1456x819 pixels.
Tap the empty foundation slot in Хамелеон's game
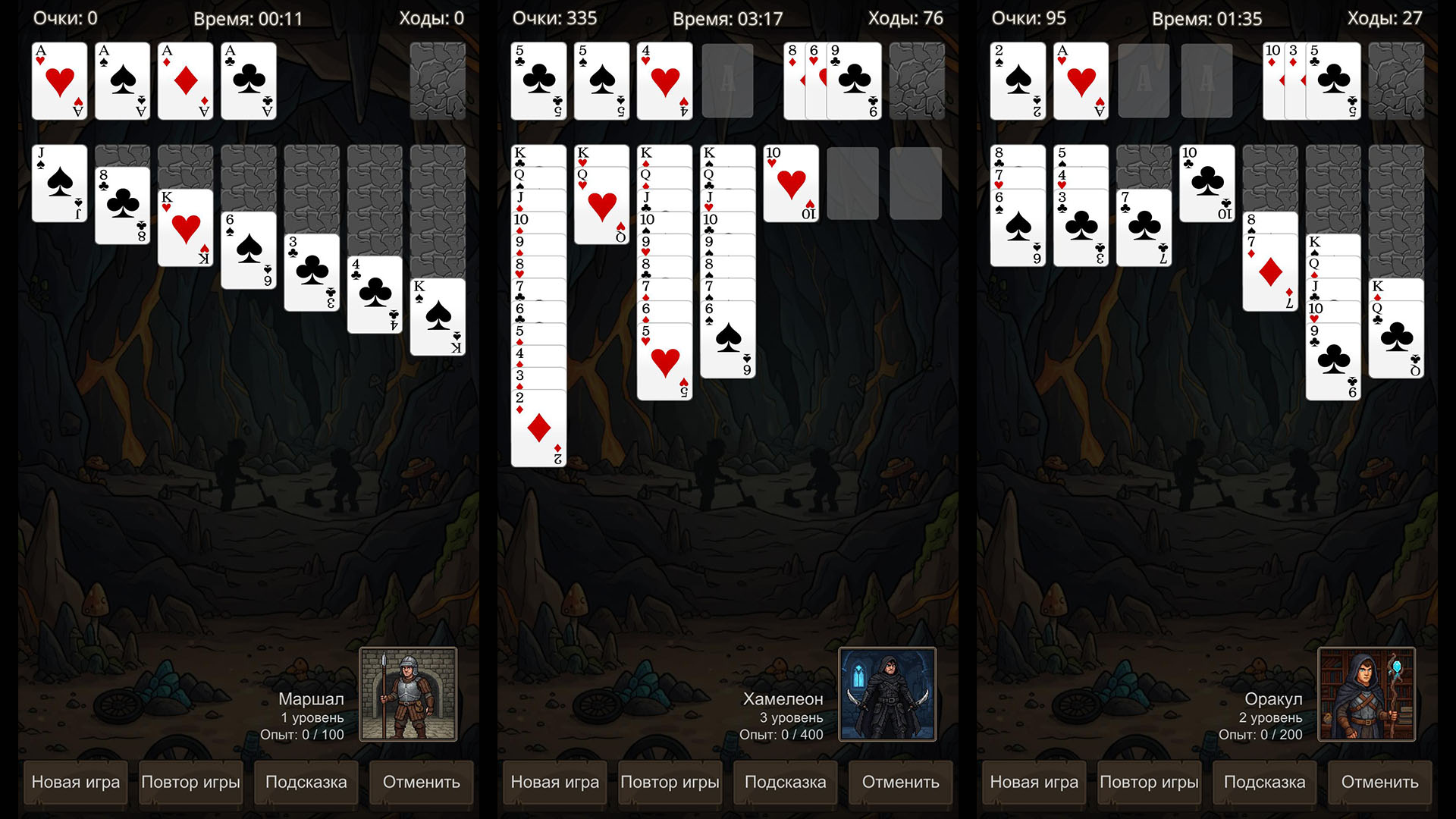coord(727,81)
